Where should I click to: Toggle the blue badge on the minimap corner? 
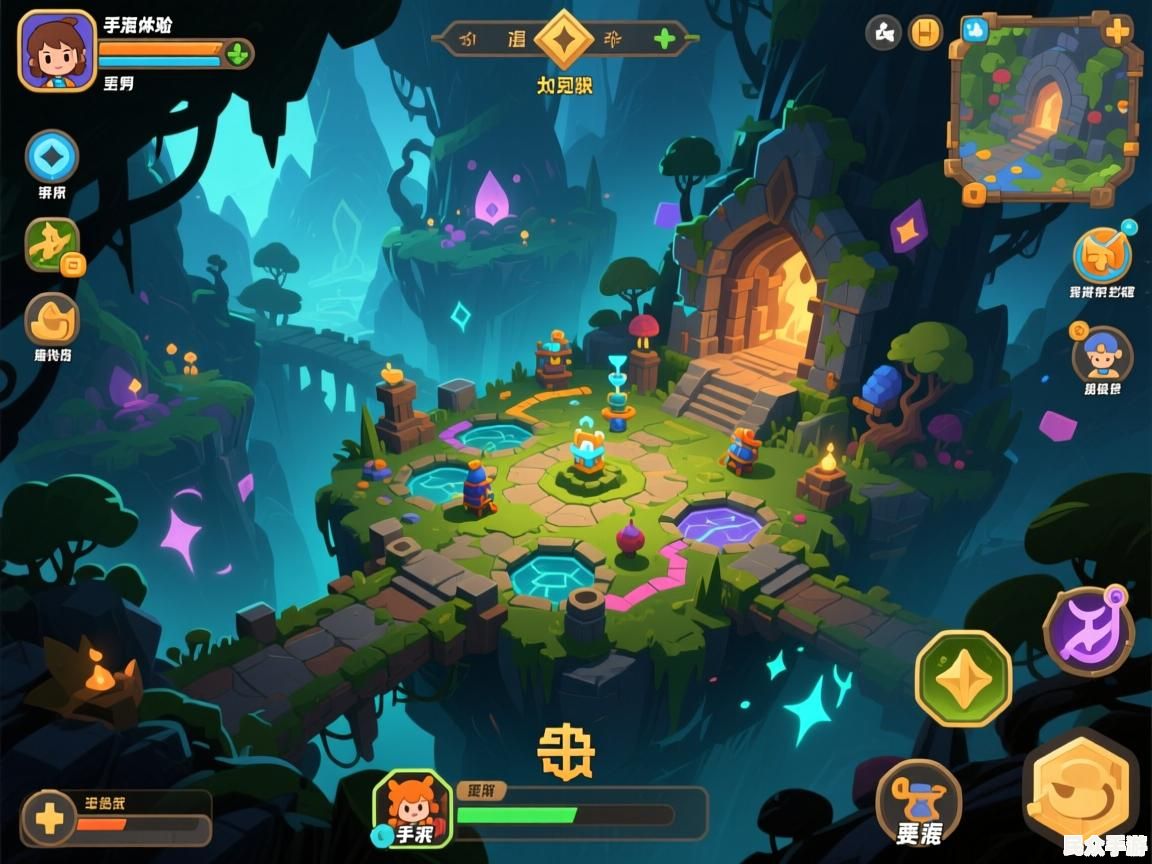974,31
